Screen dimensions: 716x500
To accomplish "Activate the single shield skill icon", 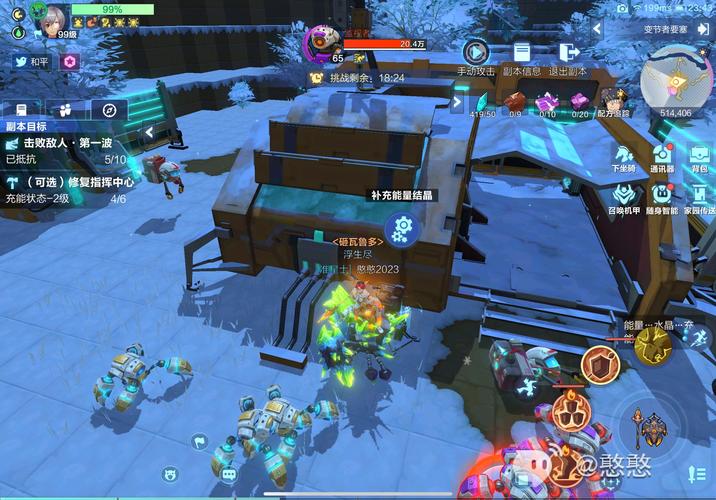I will click(x=600, y=365).
